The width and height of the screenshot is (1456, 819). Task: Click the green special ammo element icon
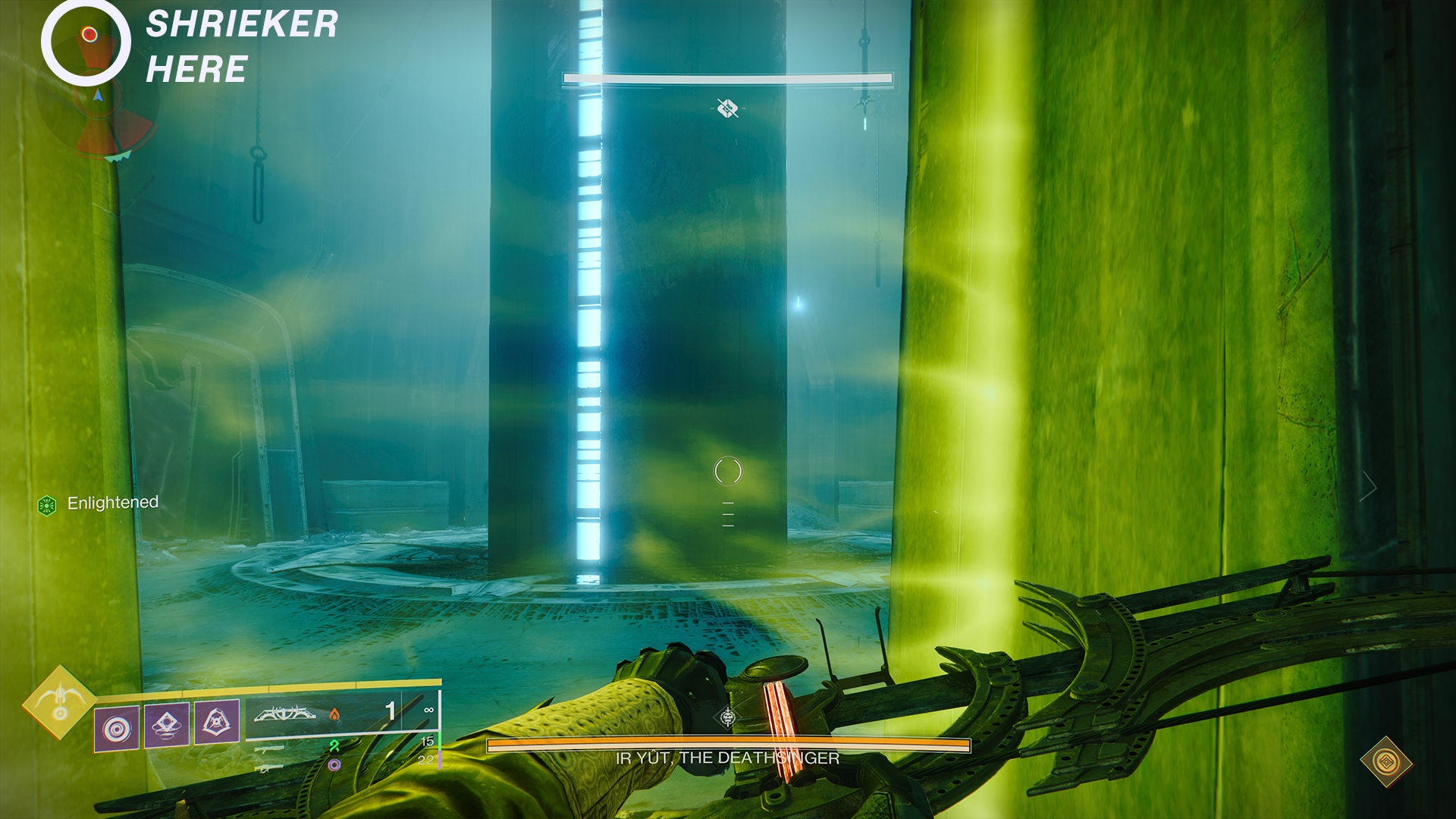(x=334, y=747)
